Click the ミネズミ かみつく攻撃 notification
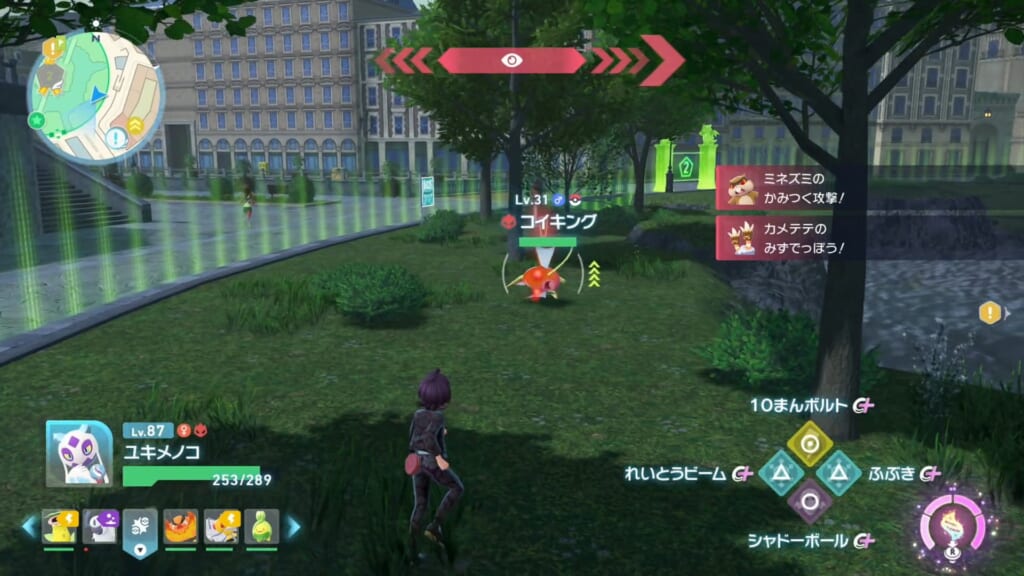 click(790, 188)
